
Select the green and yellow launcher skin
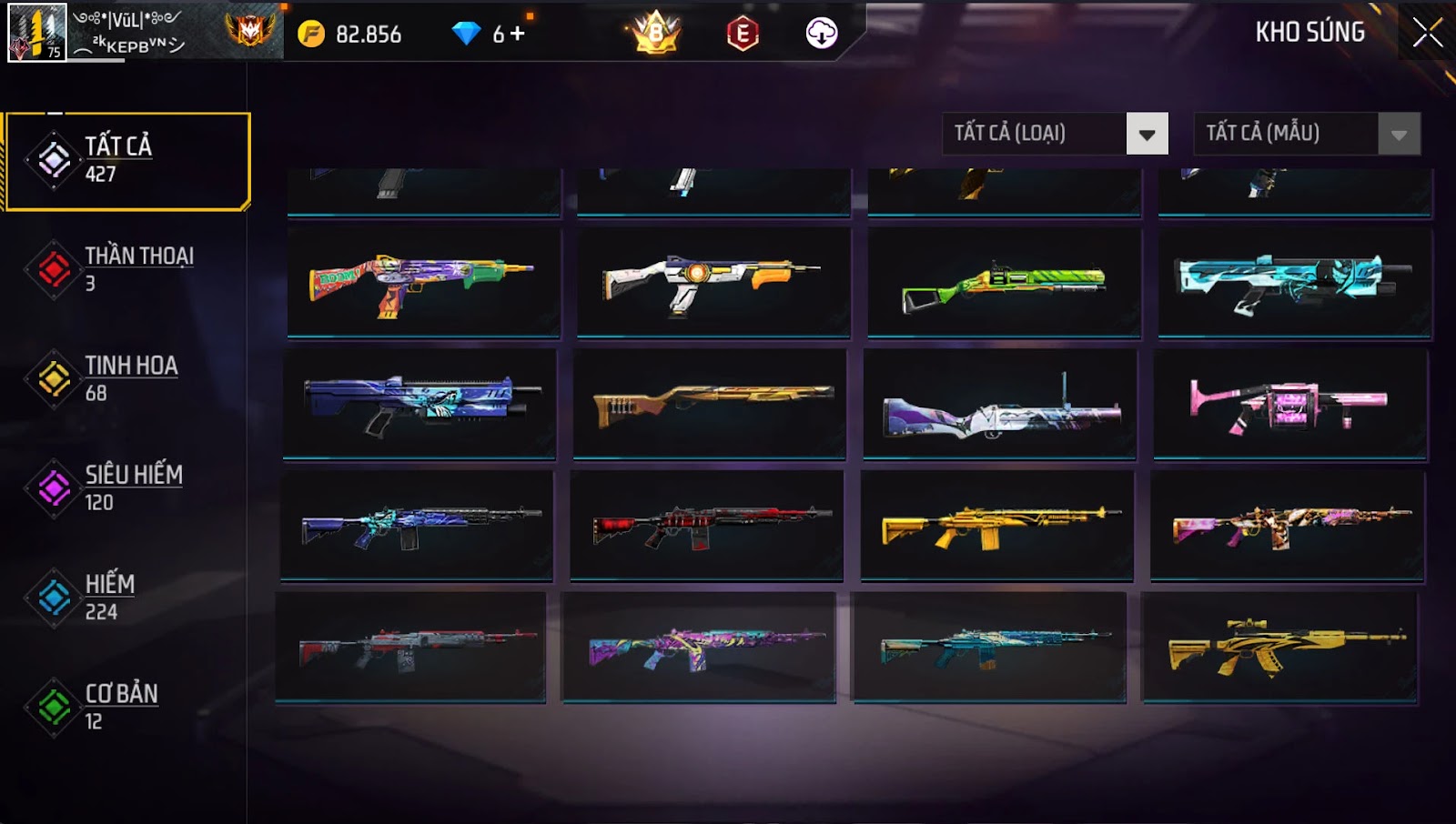coord(1004,284)
